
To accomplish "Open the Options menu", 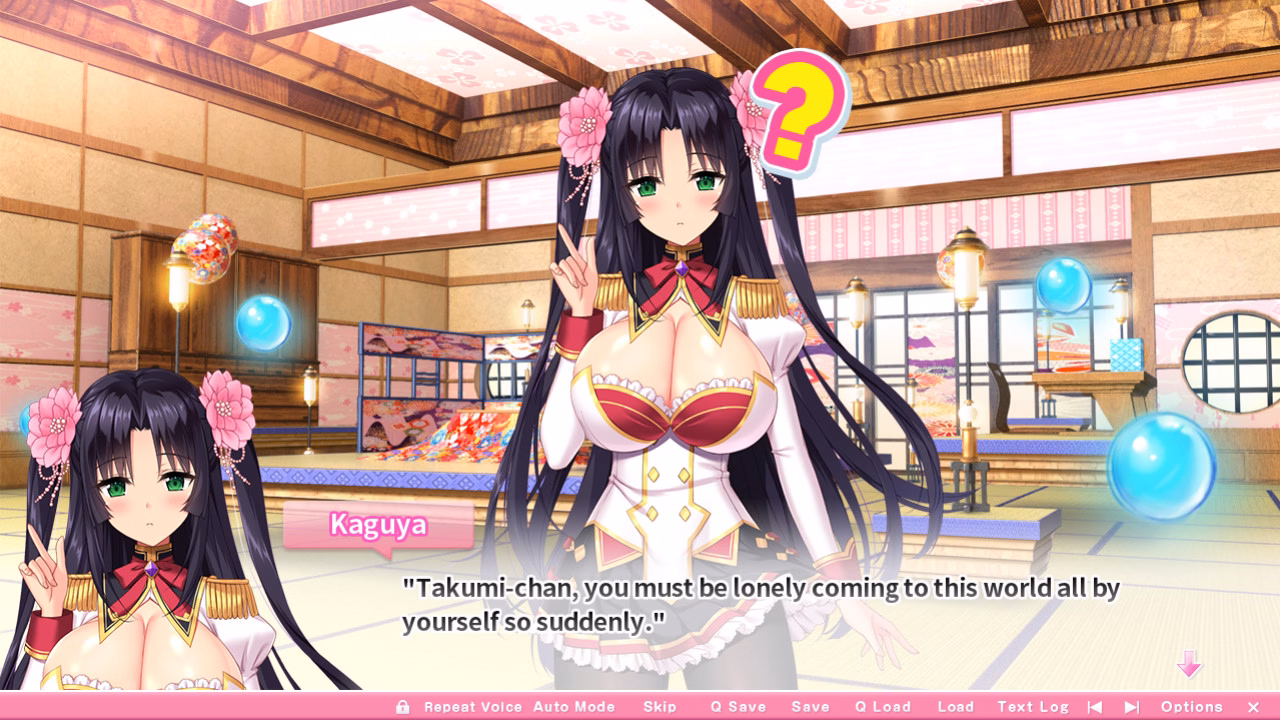I will click(1192, 706).
